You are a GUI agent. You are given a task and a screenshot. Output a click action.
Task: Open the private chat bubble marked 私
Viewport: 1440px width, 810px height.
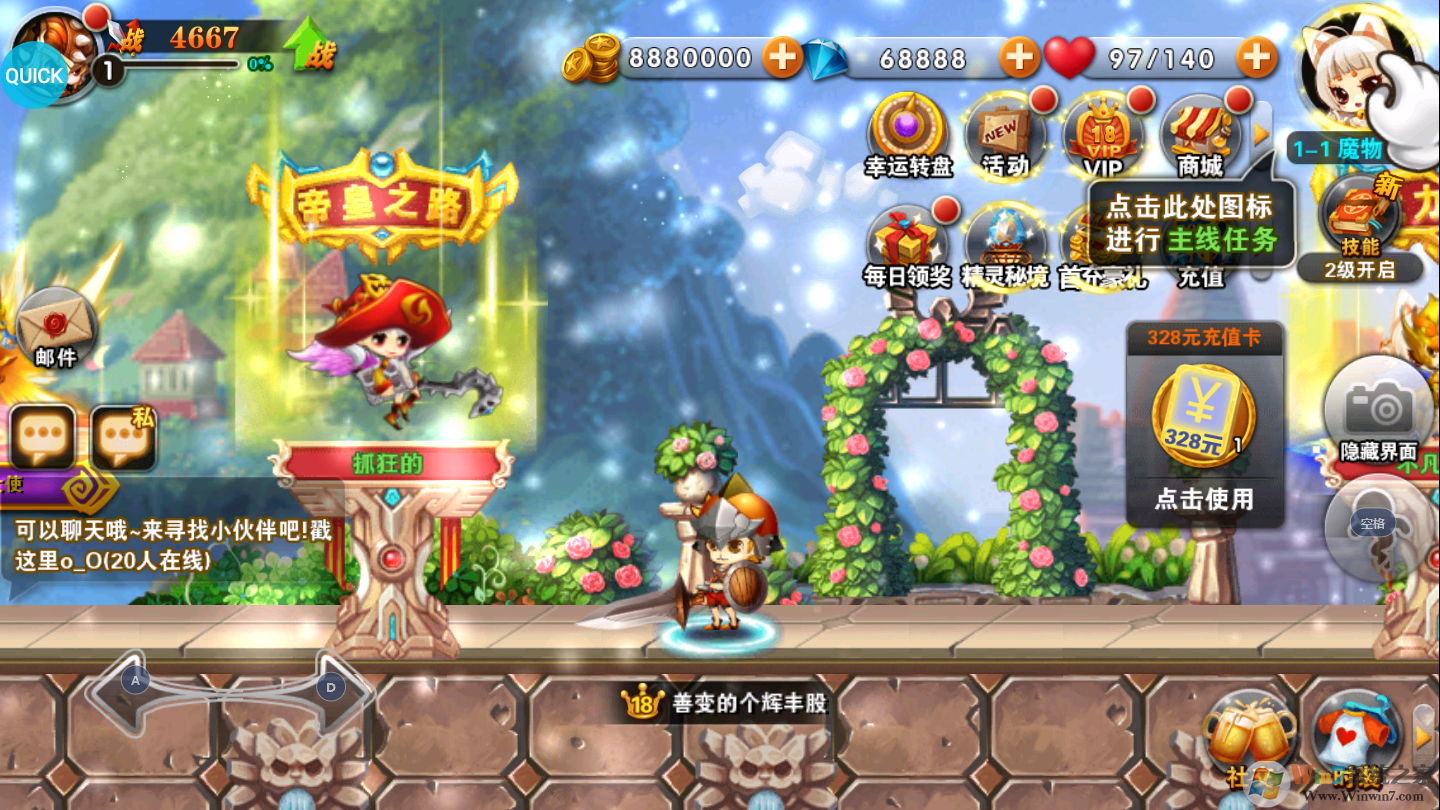click(x=124, y=438)
